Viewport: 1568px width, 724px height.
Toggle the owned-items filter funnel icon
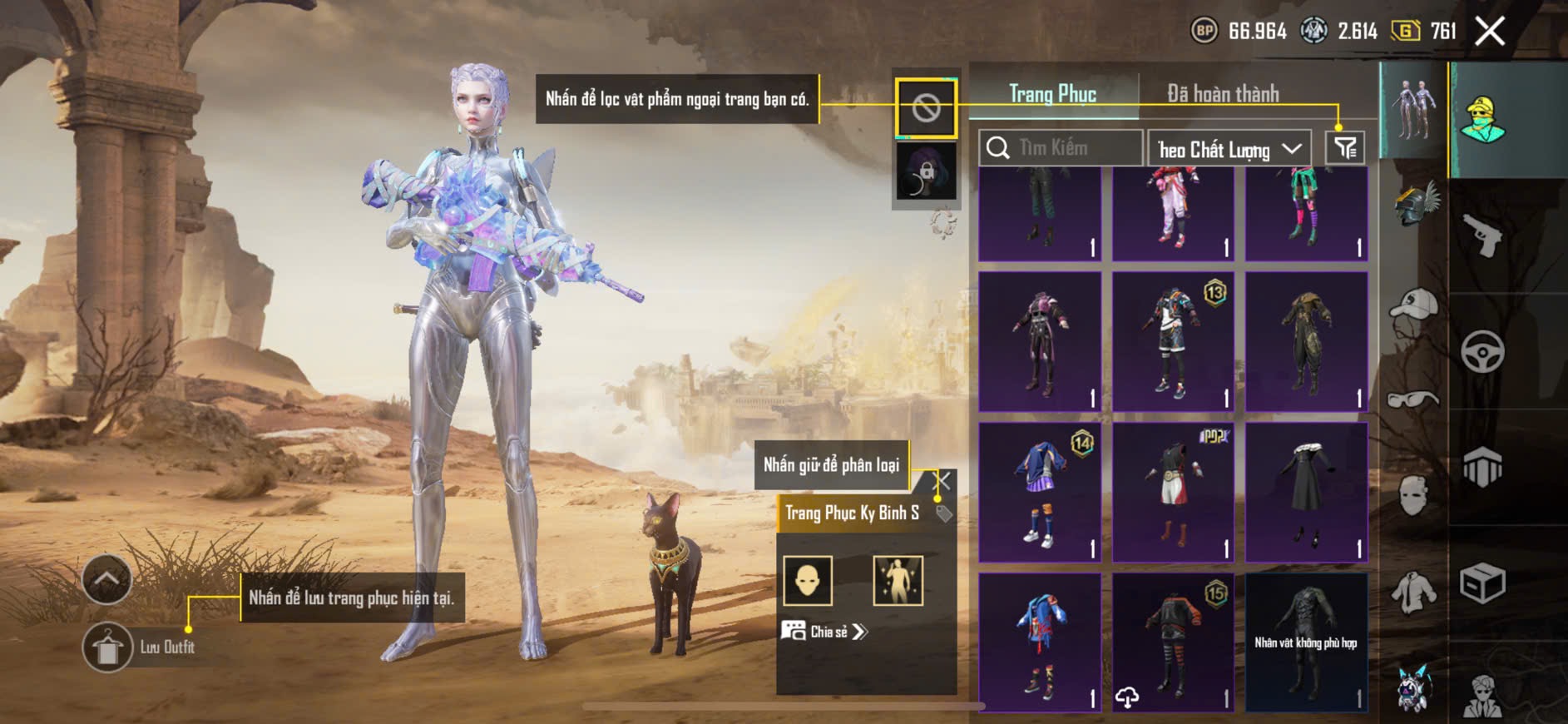1344,148
